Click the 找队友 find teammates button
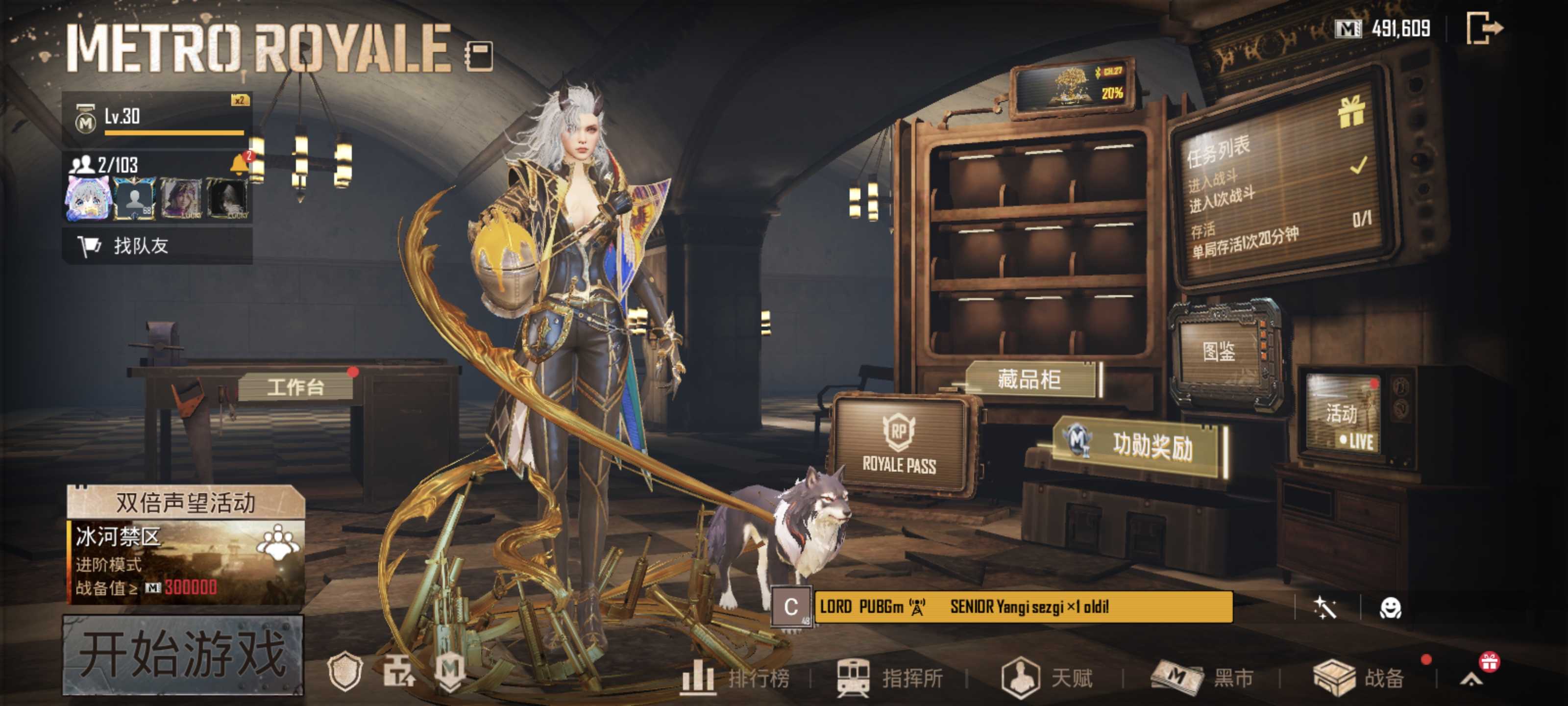Image resolution: width=1568 pixels, height=706 pixels. [x=157, y=246]
